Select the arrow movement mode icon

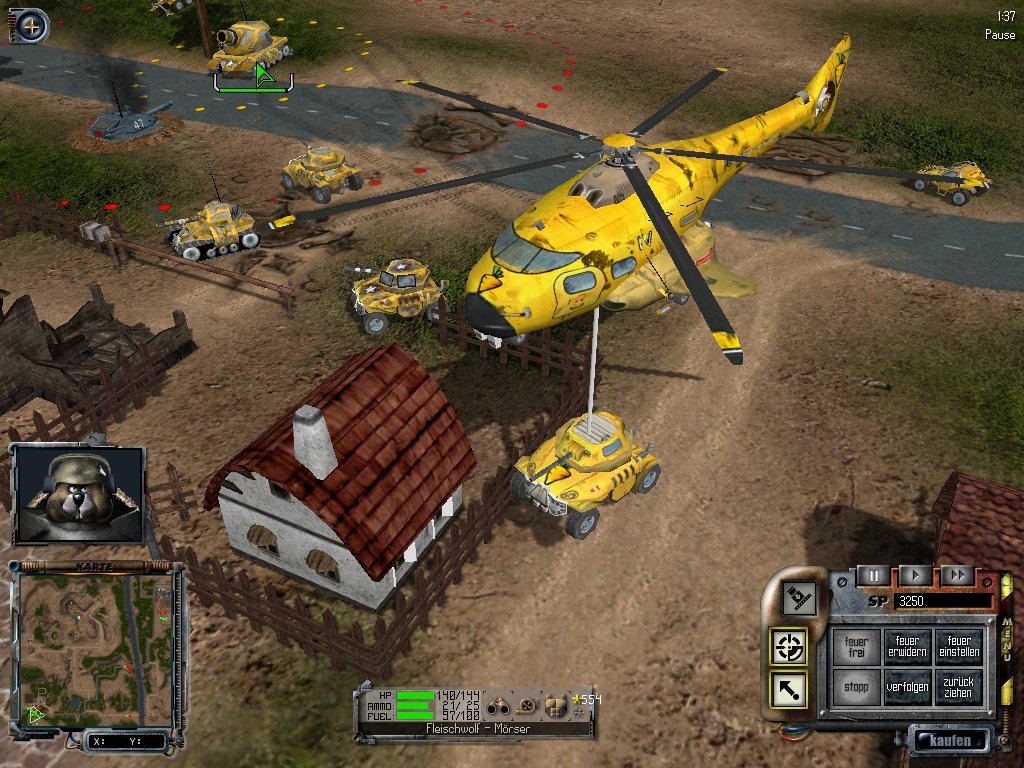[790, 690]
